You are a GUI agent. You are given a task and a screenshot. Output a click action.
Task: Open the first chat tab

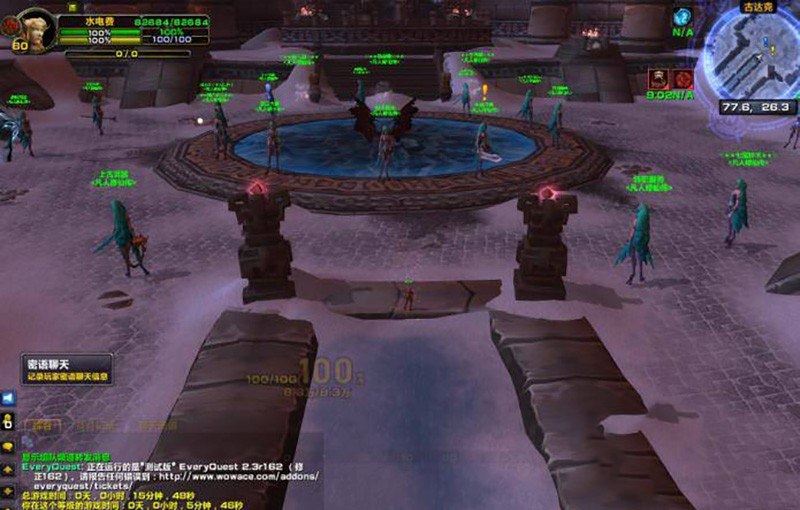coord(43,424)
